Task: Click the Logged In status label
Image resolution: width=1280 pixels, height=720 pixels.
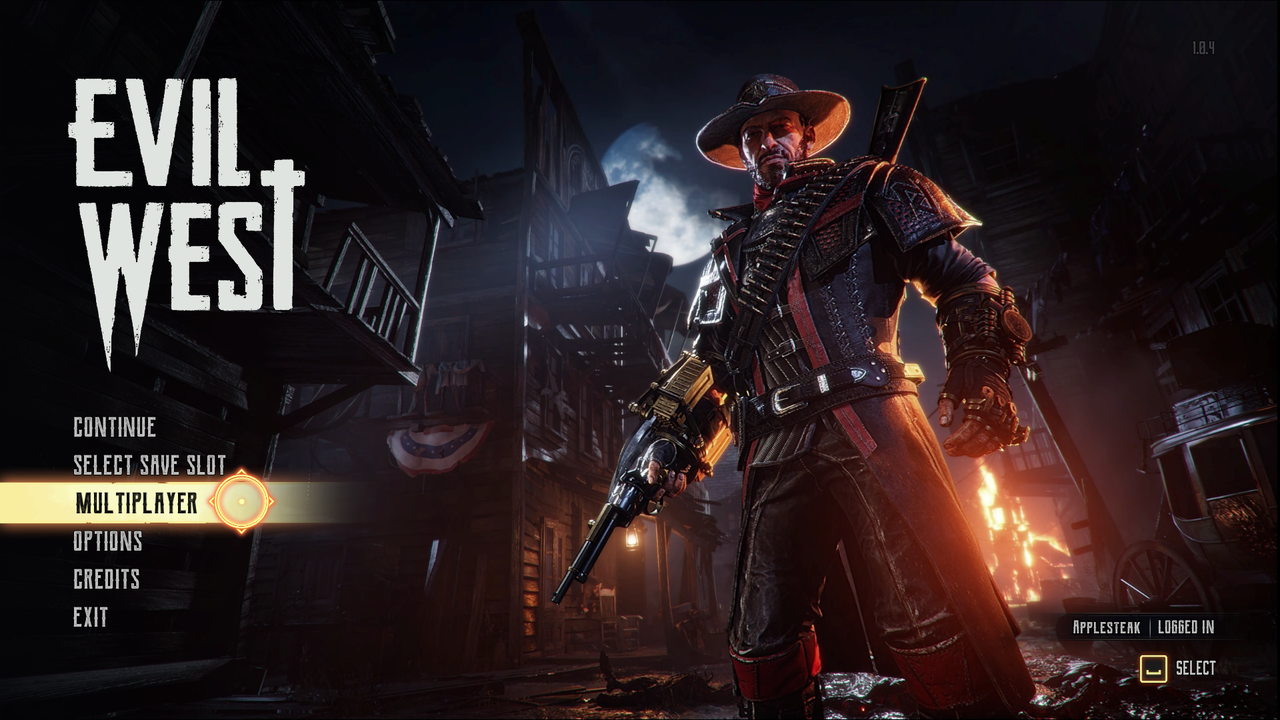Action: pyautogui.click(x=1186, y=627)
